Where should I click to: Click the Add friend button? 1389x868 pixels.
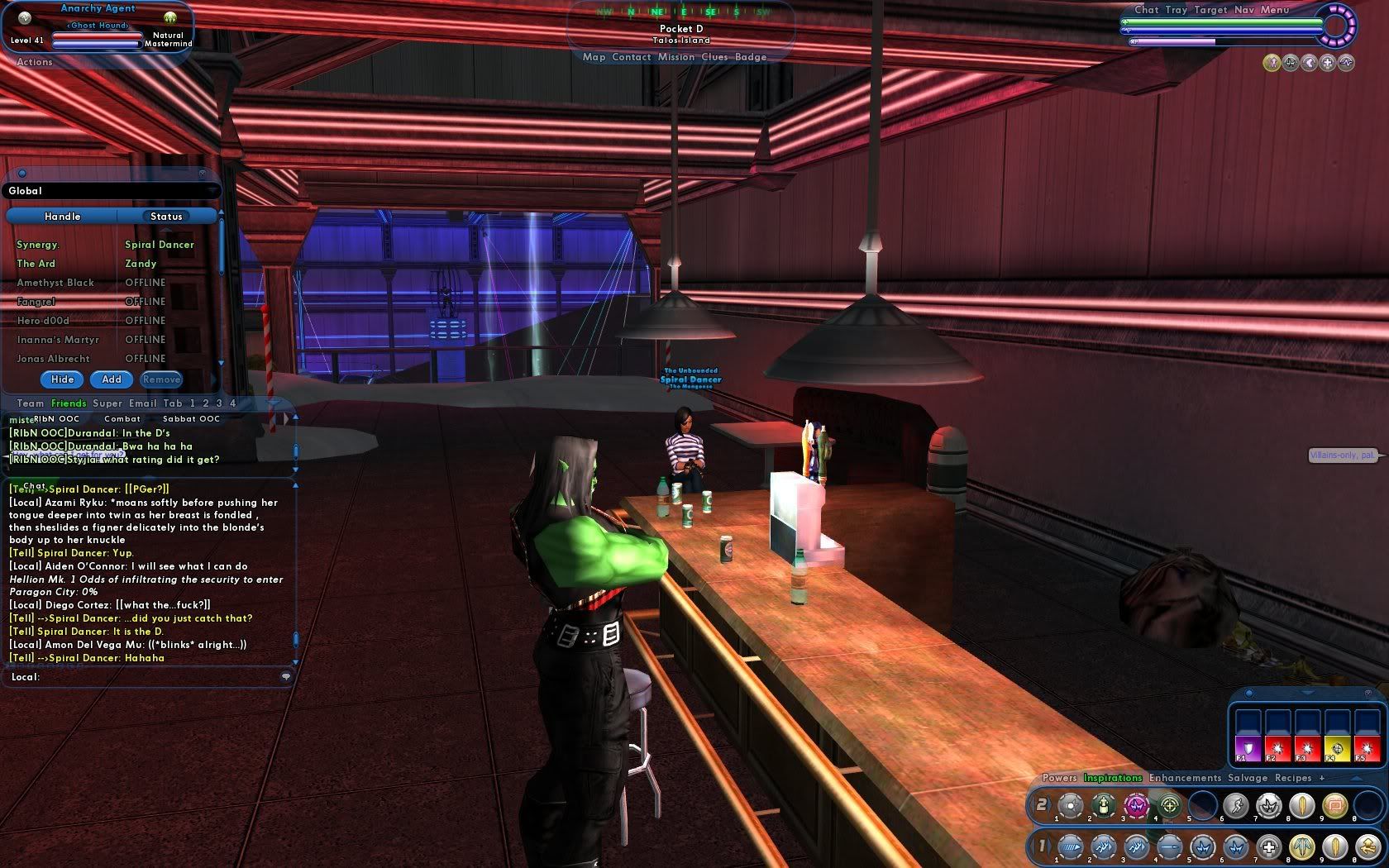(112, 379)
